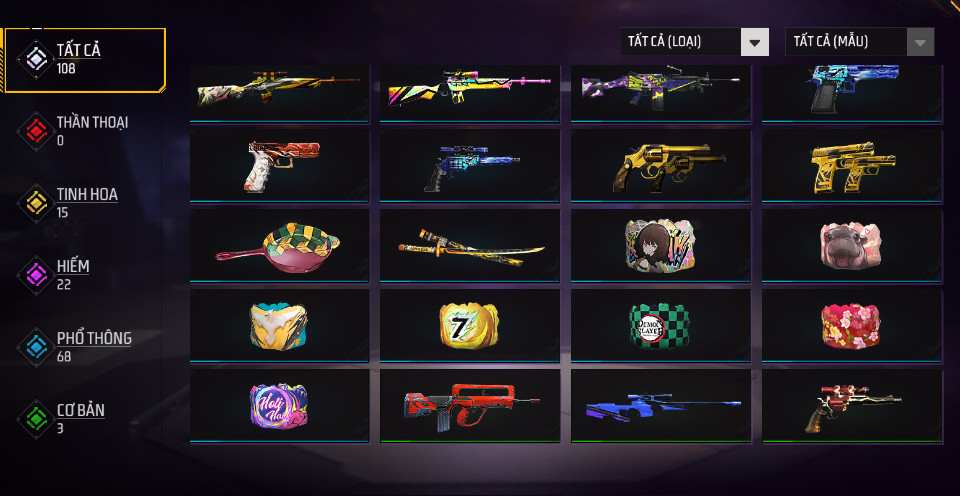Choose the golden revolver skin
Viewport: 960px width, 496px height.
pyautogui.click(x=661, y=166)
